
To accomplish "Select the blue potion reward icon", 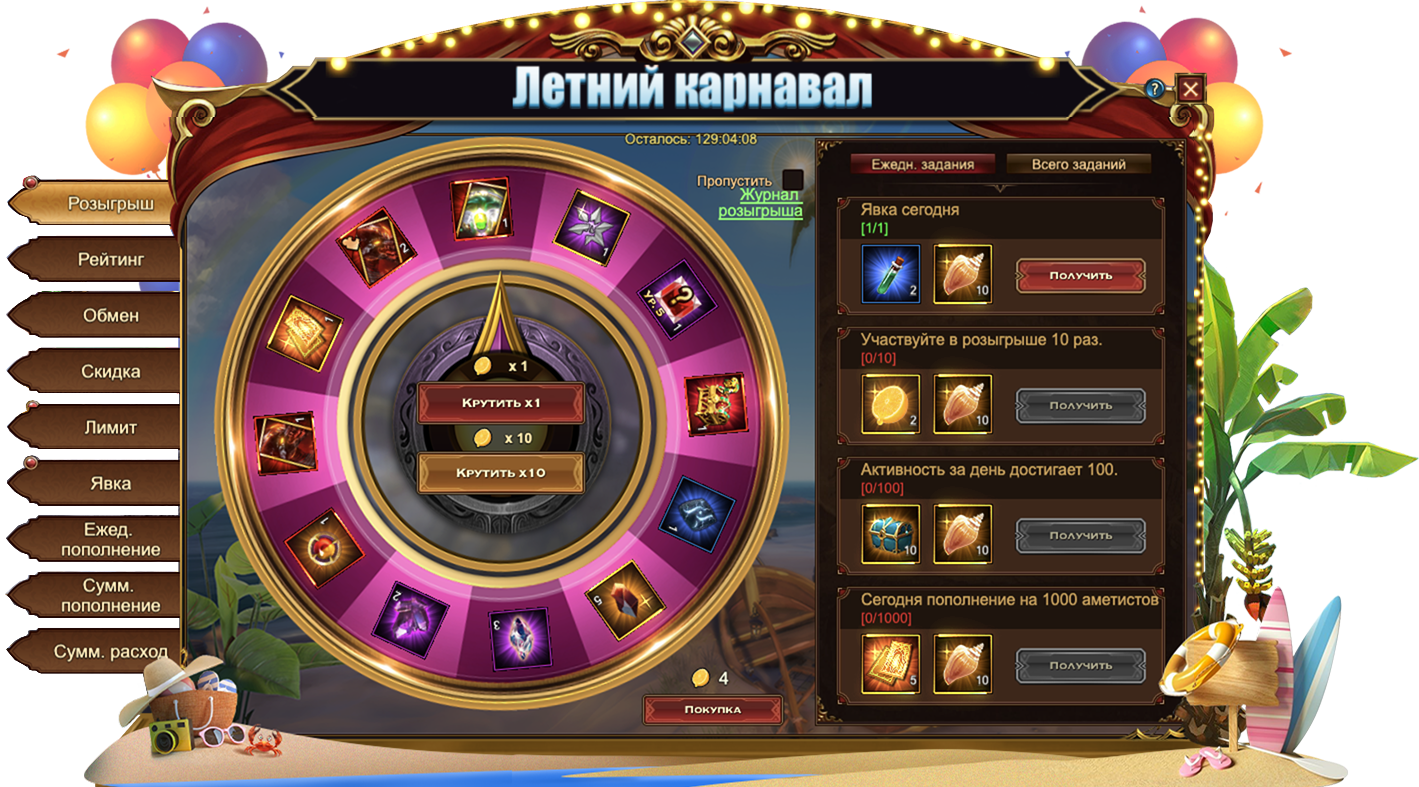I will 890,274.
